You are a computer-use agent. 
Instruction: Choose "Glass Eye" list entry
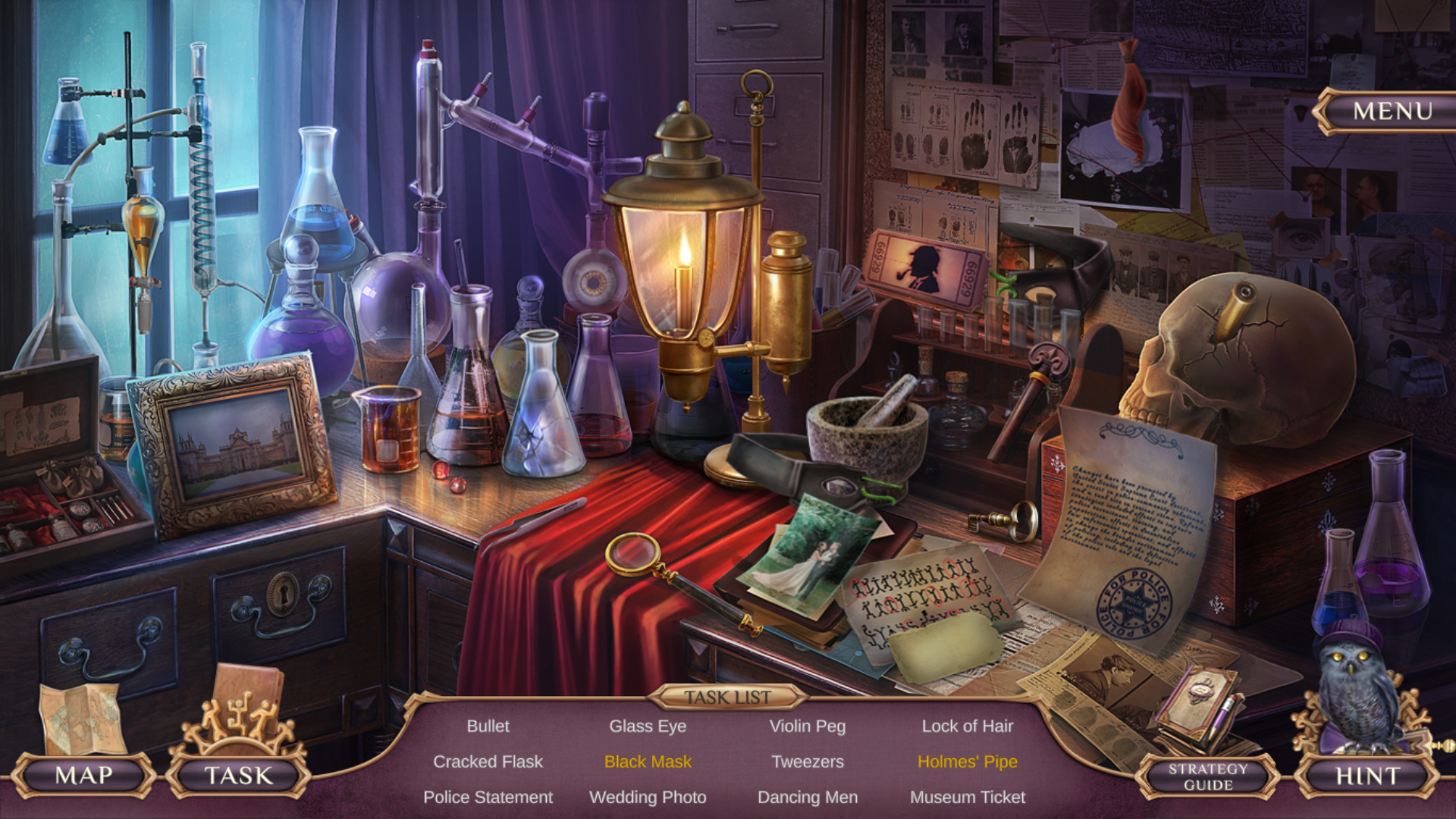648,726
